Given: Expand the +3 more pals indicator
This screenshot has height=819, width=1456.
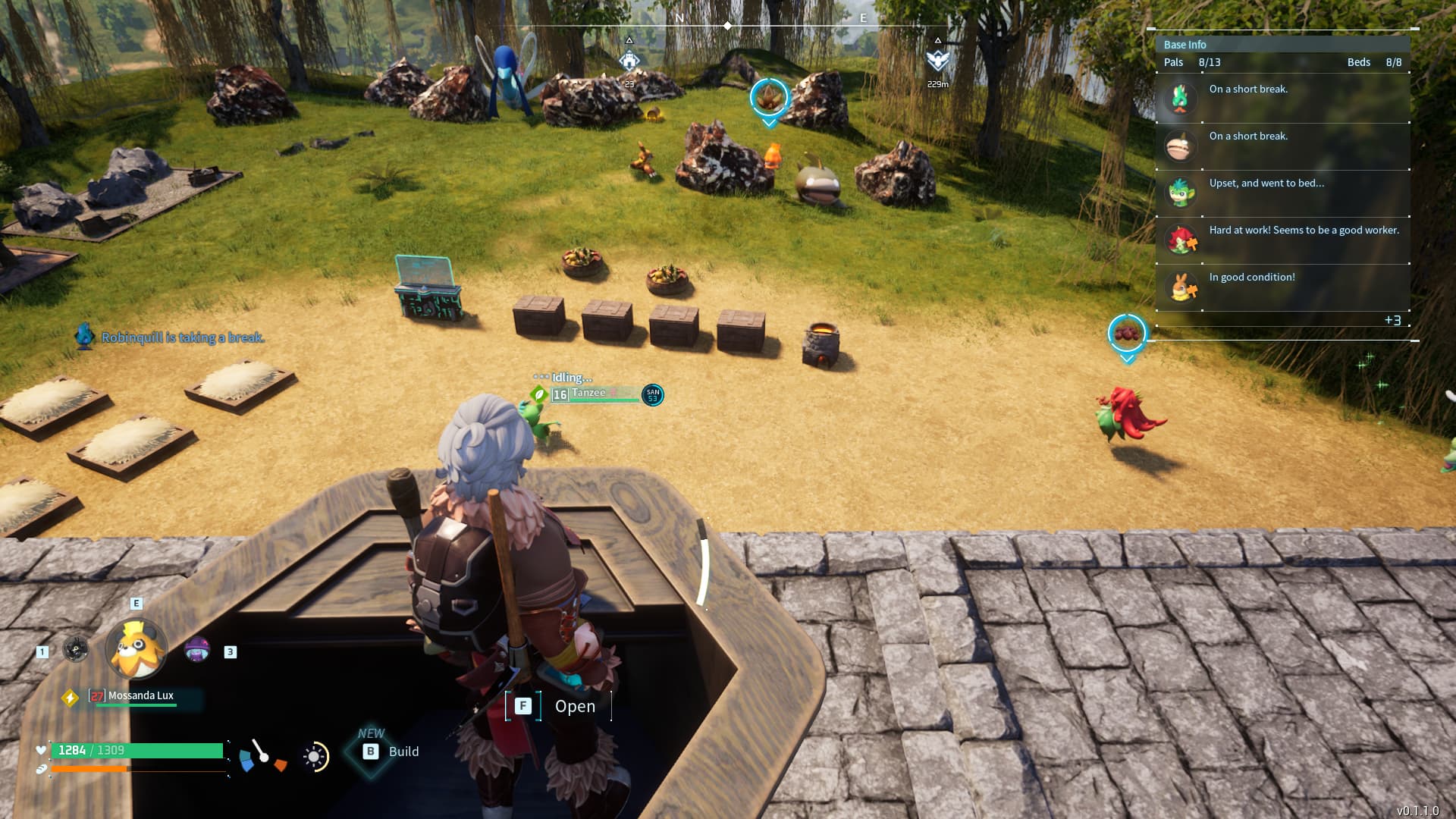Looking at the screenshot, I should click(x=1392, y=320).
